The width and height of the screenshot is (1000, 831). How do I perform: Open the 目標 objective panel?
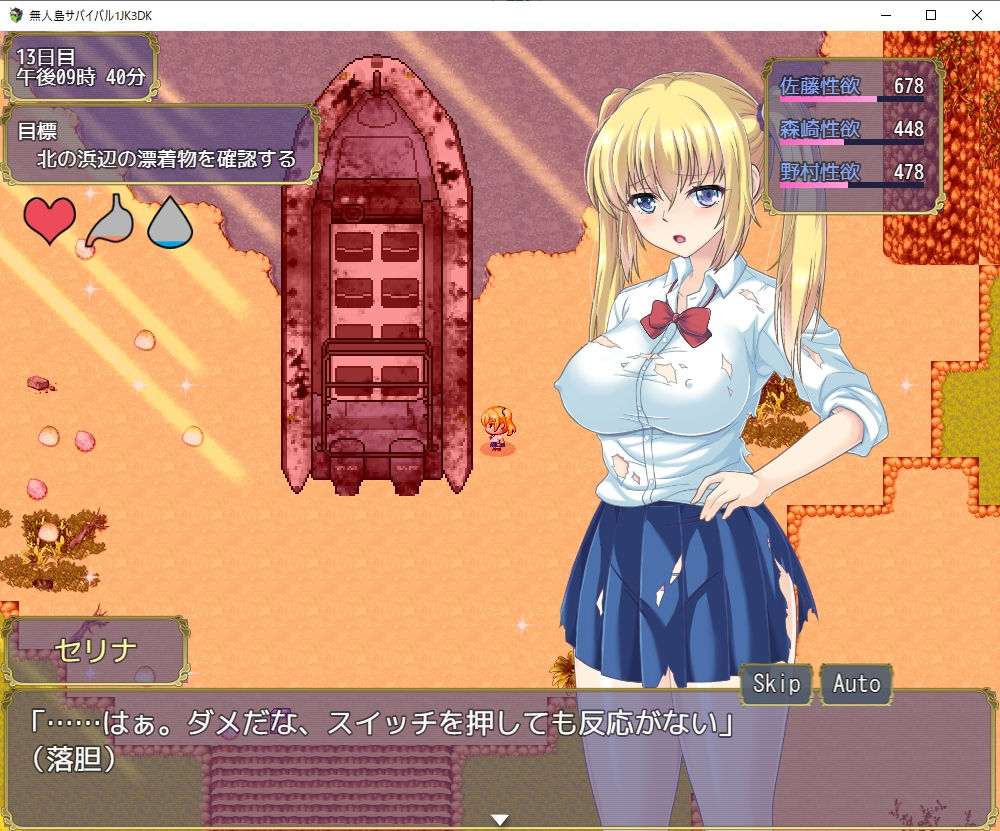[161, 145]
